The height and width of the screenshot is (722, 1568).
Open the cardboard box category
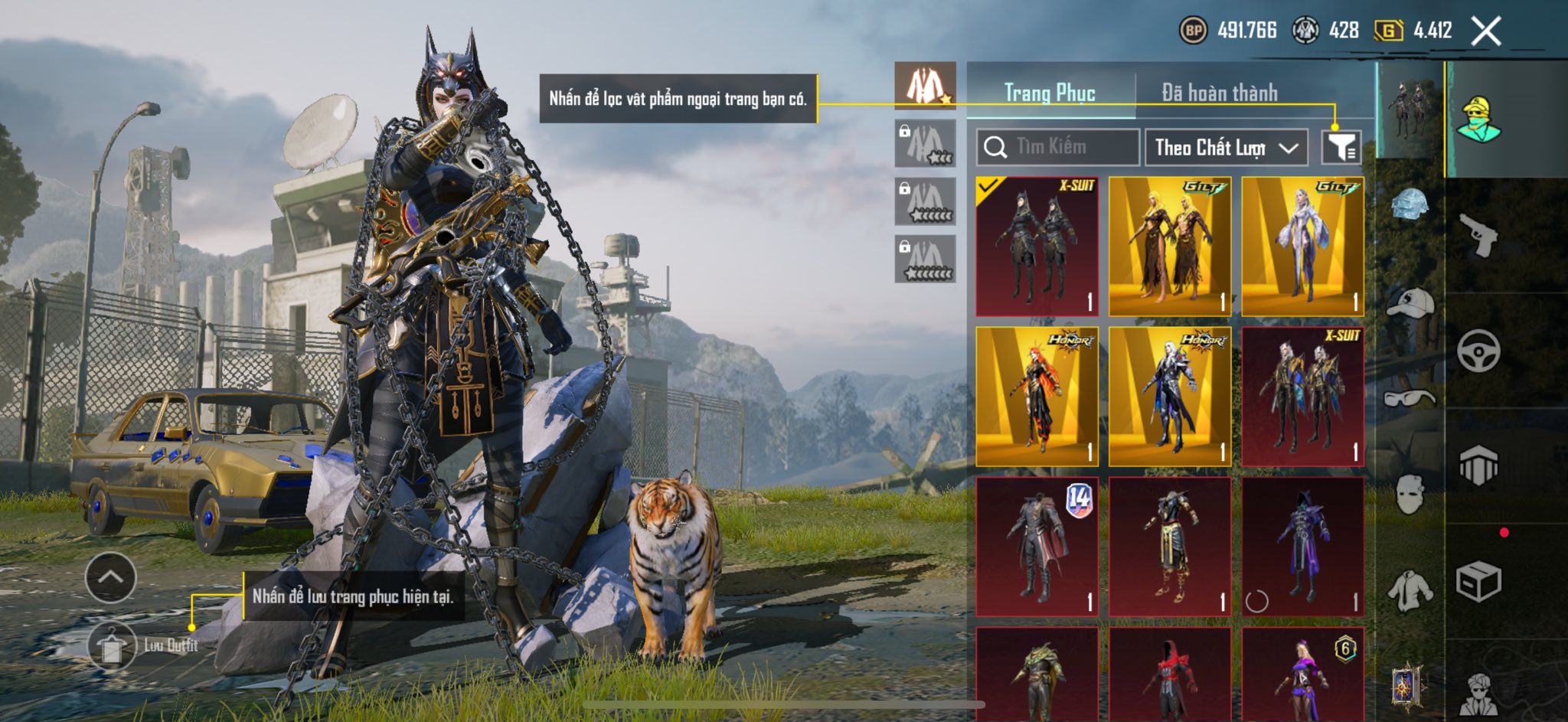tap(1478, 582)
